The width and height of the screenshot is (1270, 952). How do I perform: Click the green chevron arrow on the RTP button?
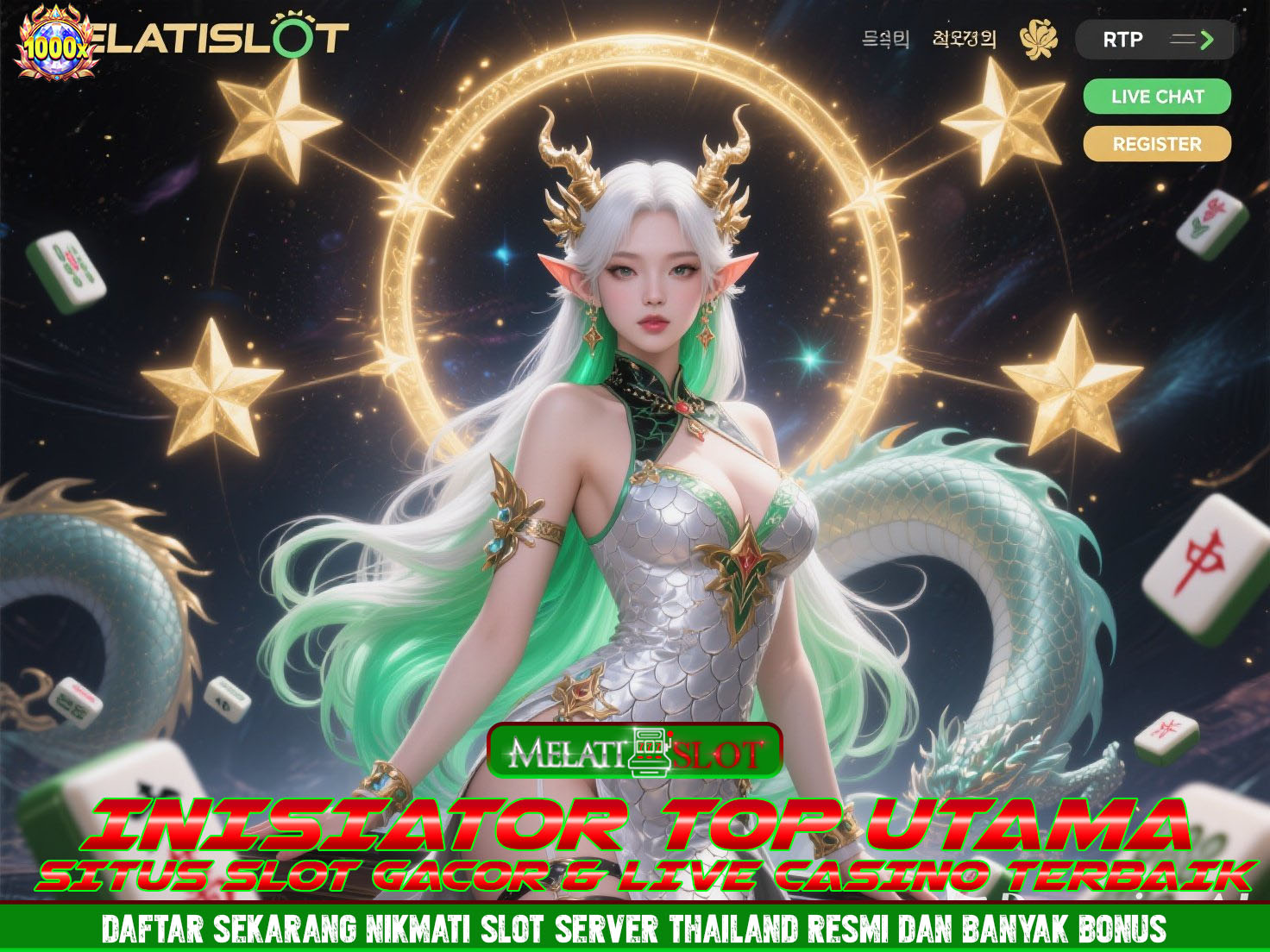tap(1205, 39)
